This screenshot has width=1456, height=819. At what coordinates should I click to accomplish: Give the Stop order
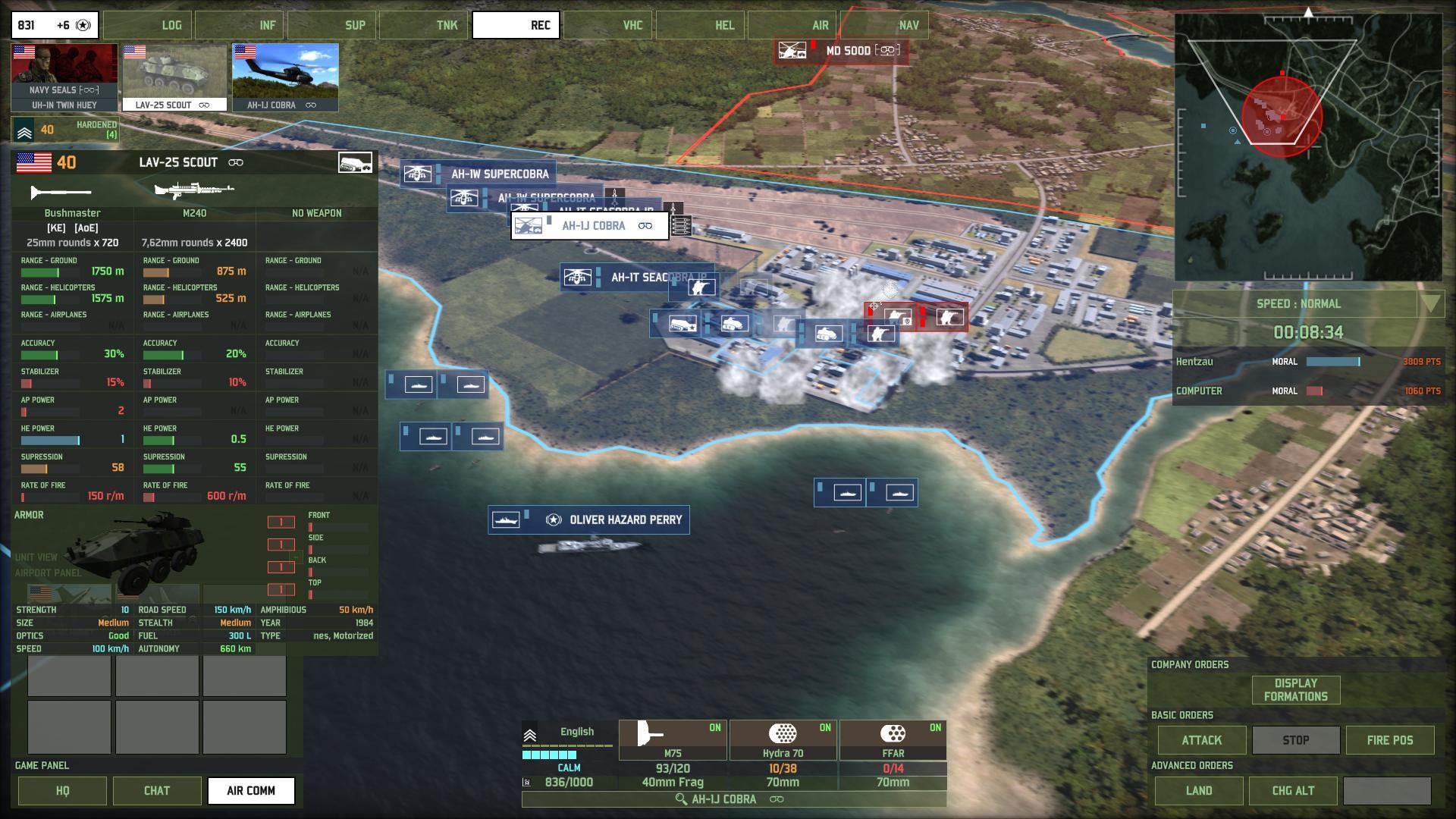pos(1295,740)
